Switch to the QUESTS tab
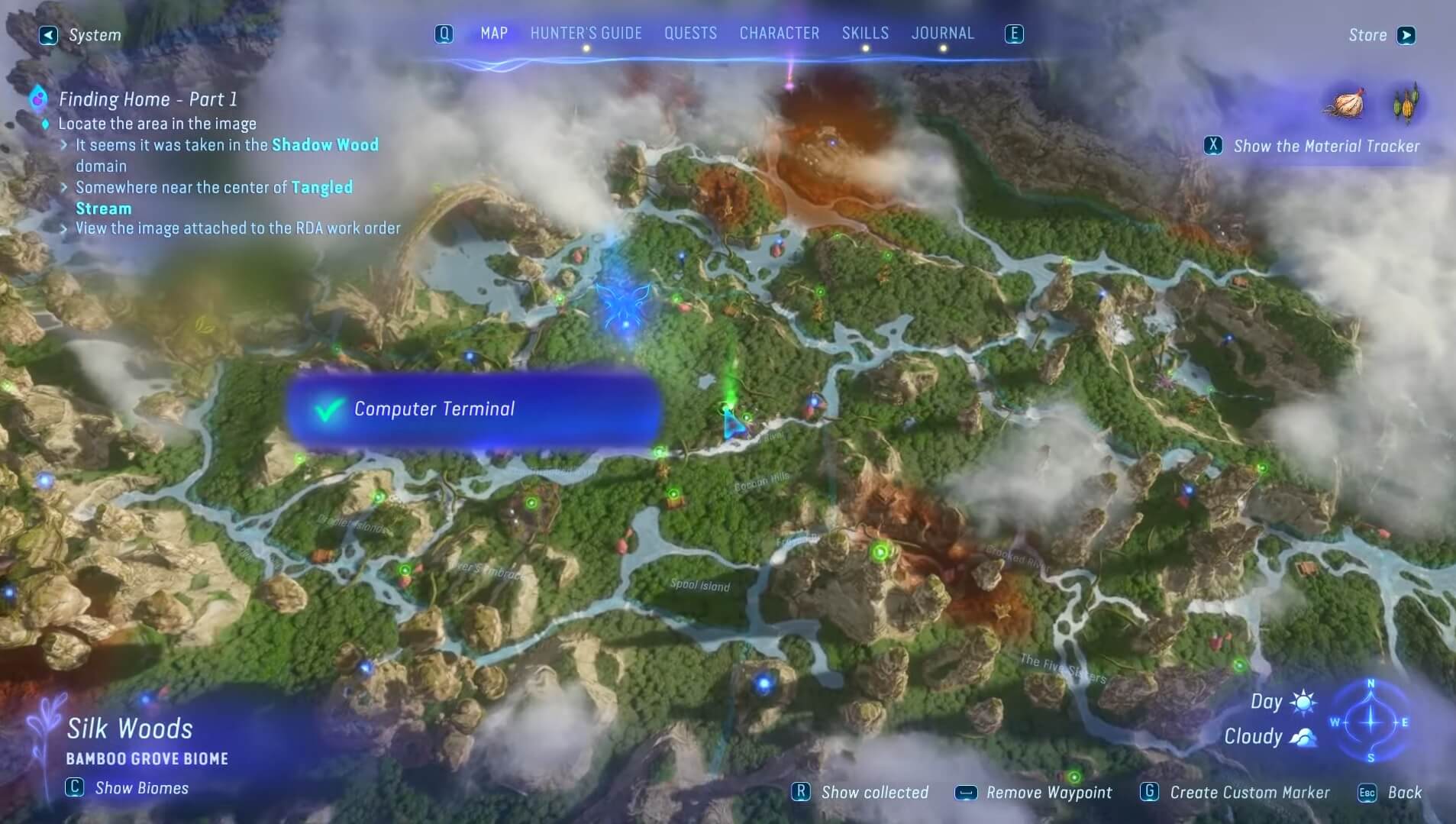 (x=690, y=33)
